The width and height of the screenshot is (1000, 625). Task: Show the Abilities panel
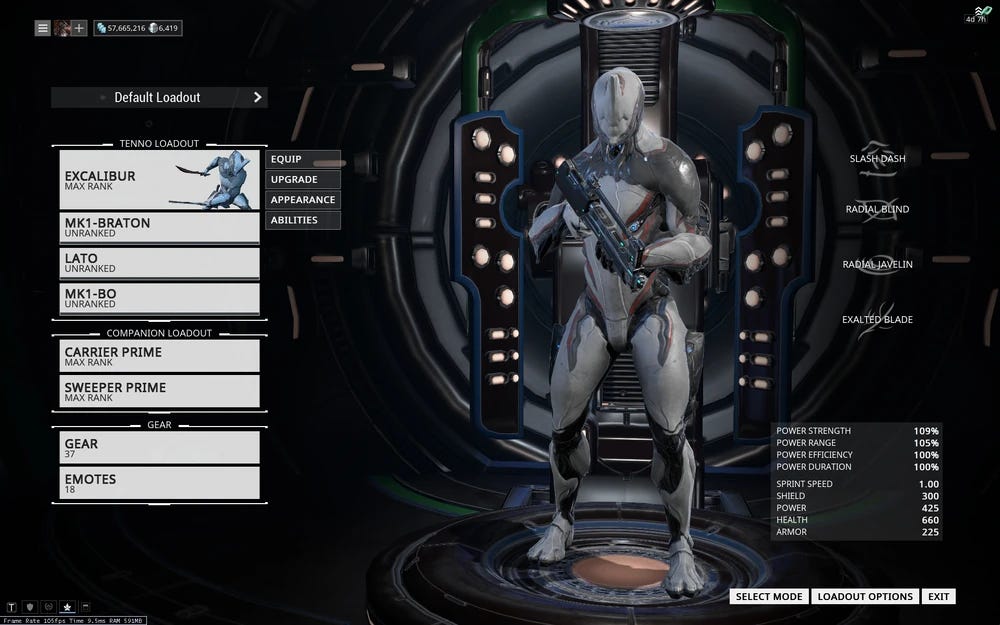pyautogui.click(x=302, y=220)
